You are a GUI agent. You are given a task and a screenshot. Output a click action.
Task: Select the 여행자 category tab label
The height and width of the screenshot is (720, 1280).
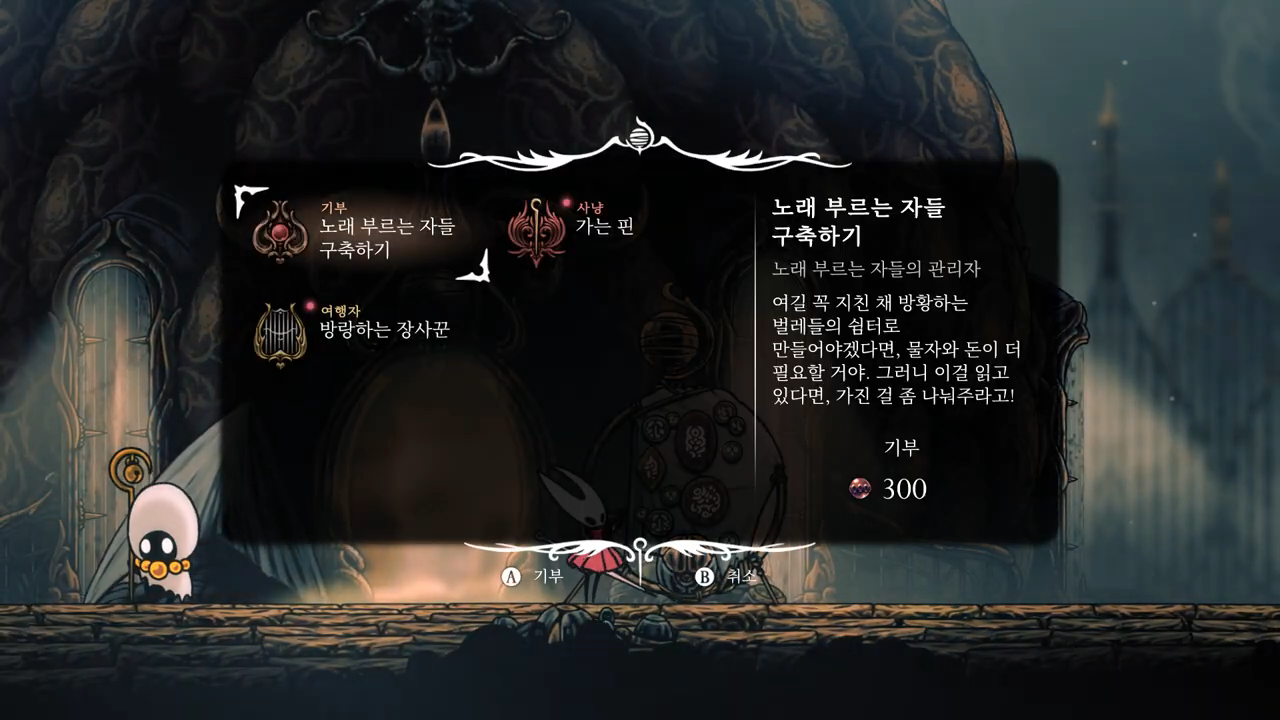click(340, 311)
